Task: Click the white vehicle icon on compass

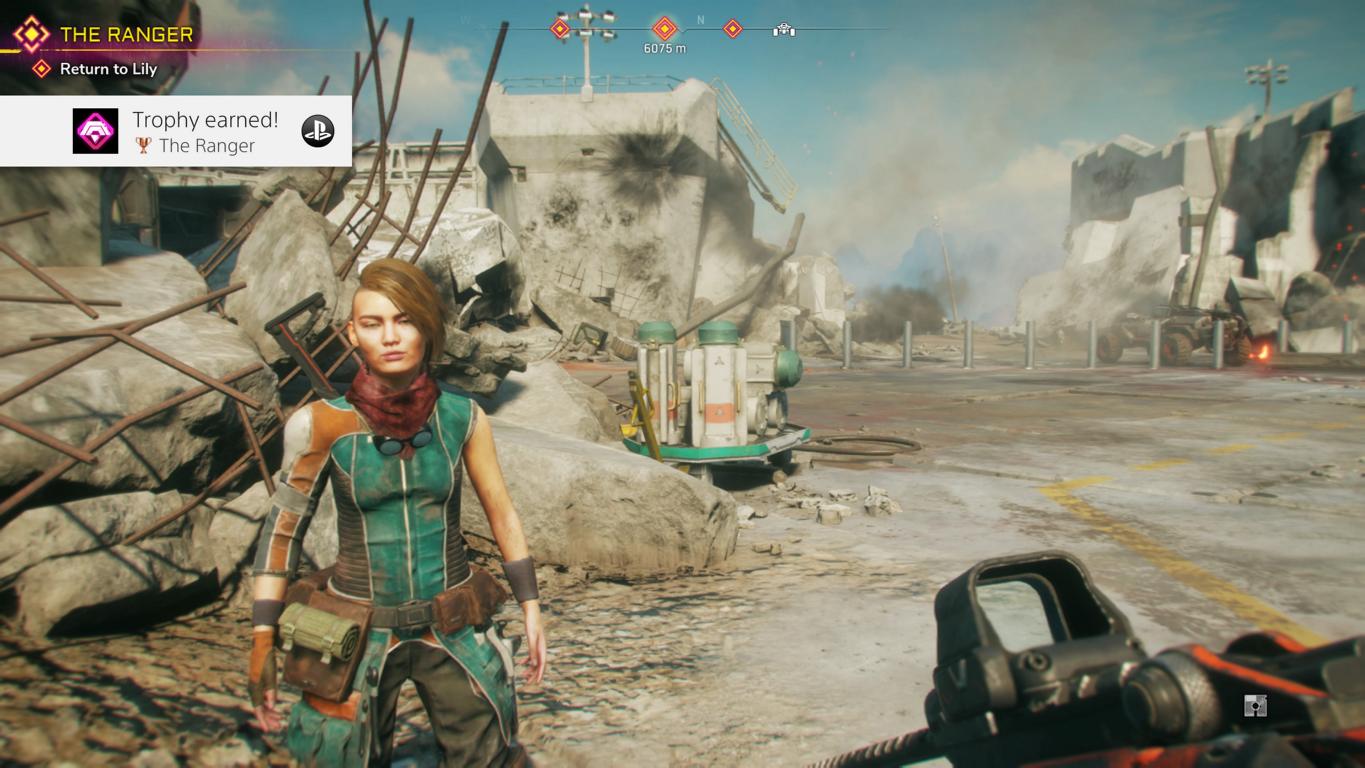Action: pos(784,30)
